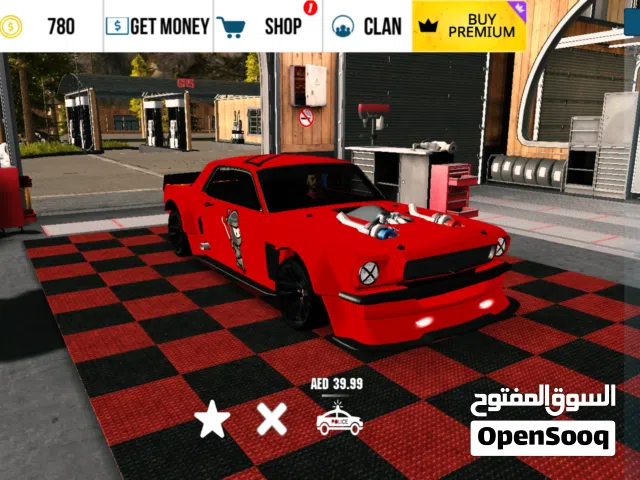Select the white X icon

click(271, 418)
